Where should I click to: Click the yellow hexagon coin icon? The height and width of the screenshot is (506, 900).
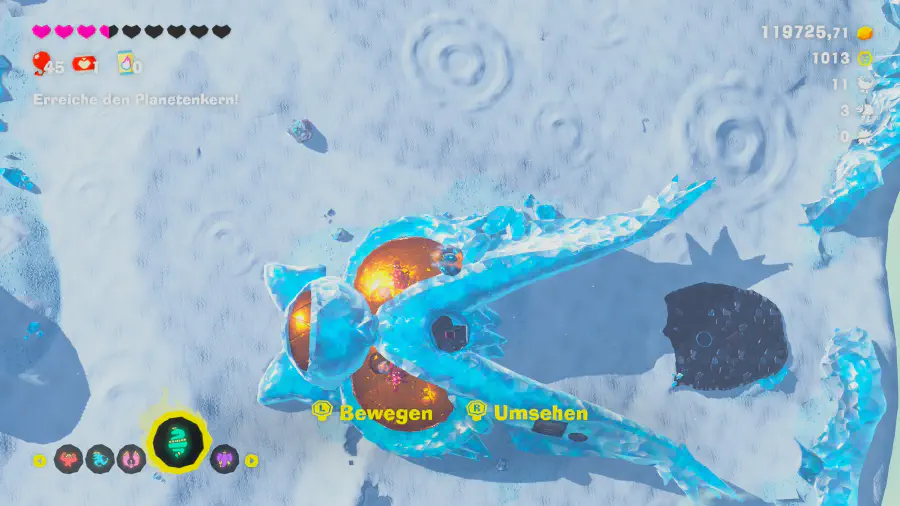click(x=865, y=59)
